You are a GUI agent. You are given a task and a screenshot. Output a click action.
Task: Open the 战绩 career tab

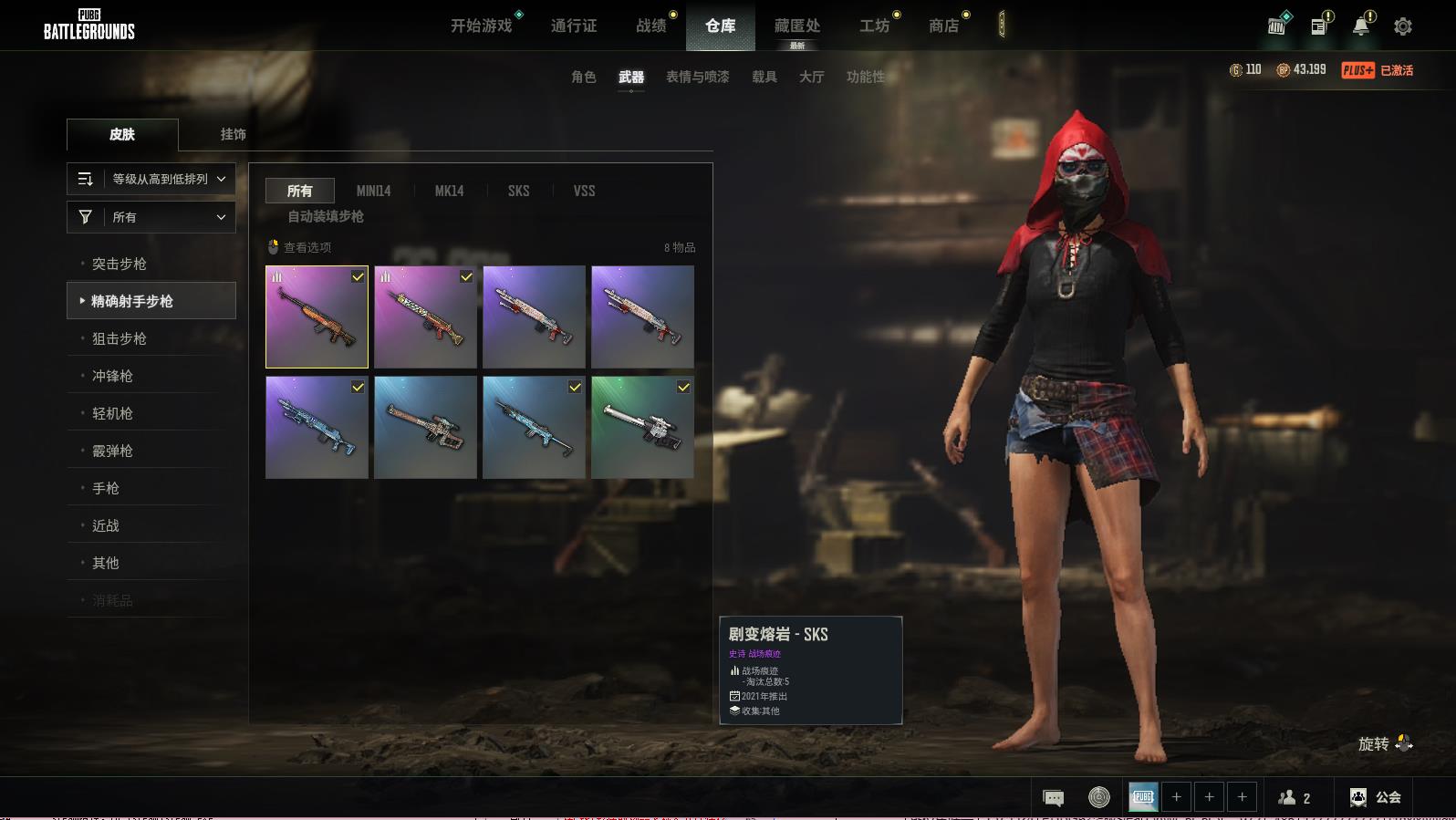click(x=651, y=26)
